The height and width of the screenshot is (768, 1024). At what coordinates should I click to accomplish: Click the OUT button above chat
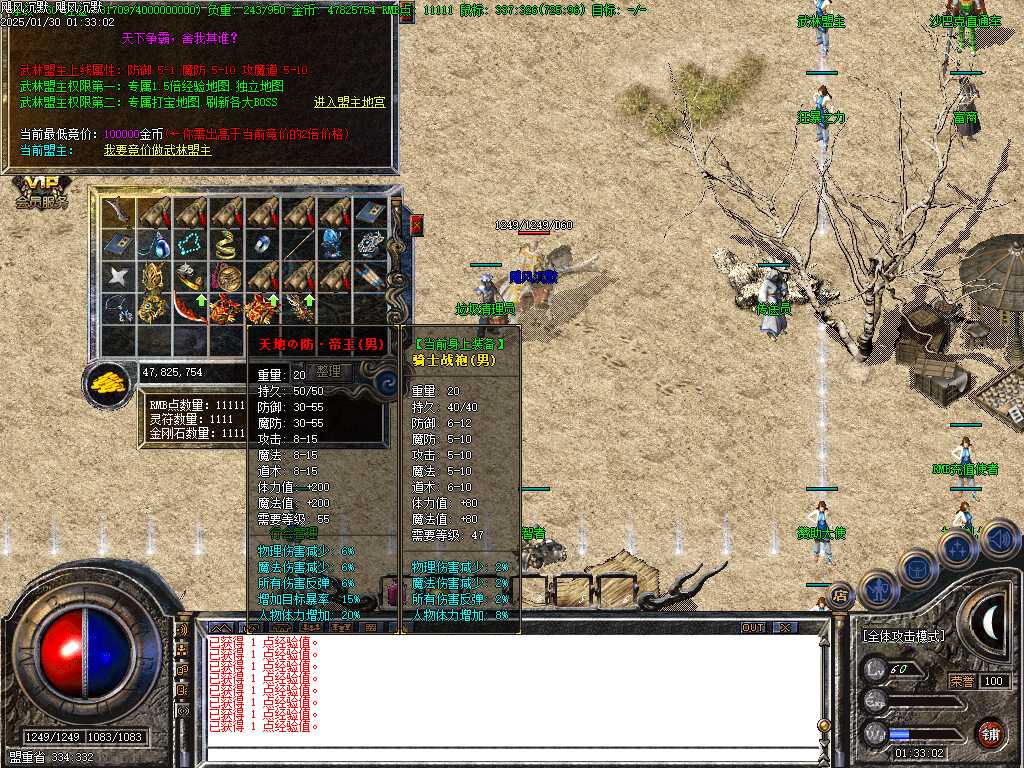[753, 627]
